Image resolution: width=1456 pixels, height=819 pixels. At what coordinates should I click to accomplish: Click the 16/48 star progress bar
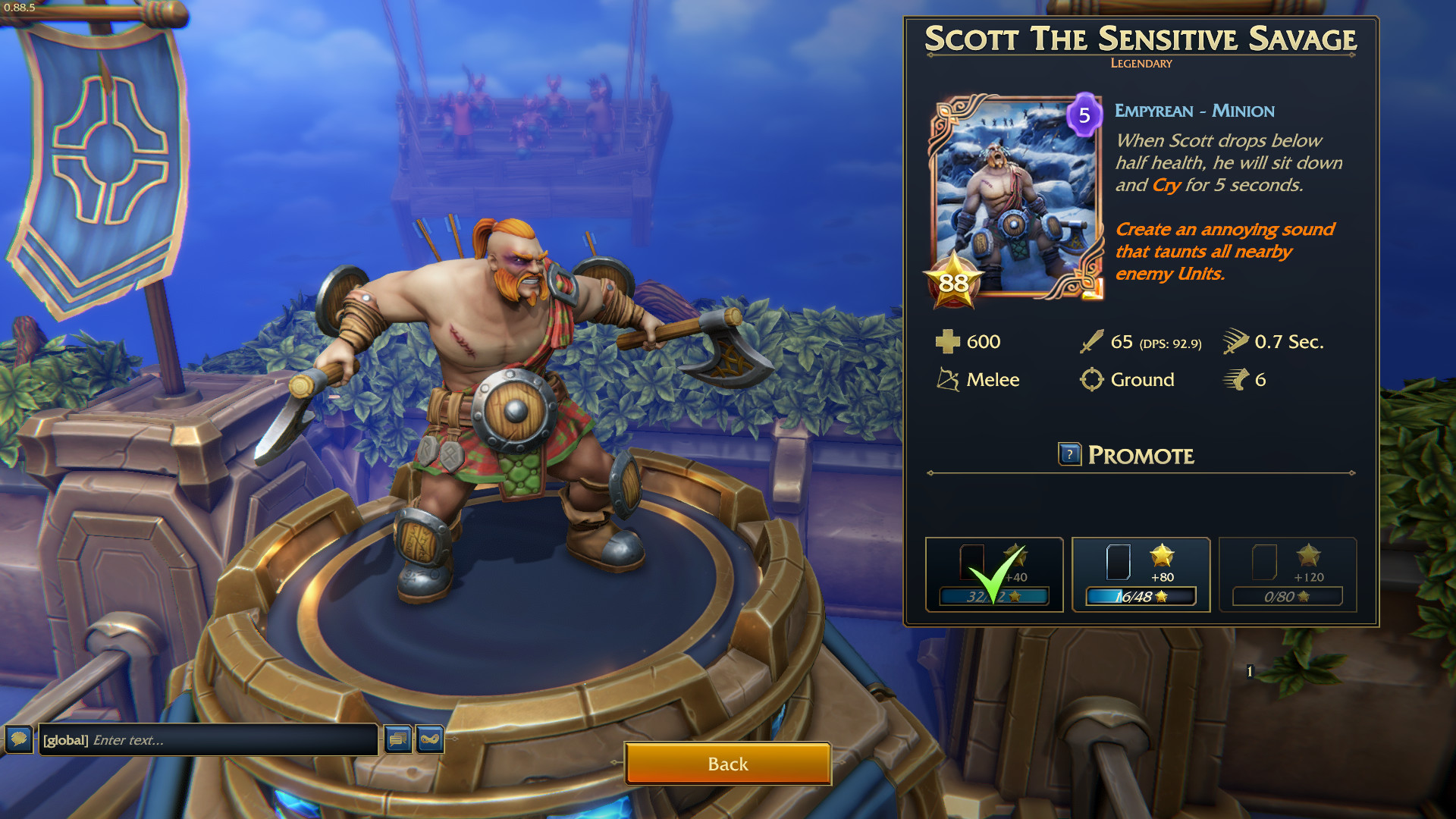click(x=1140, y=597)
